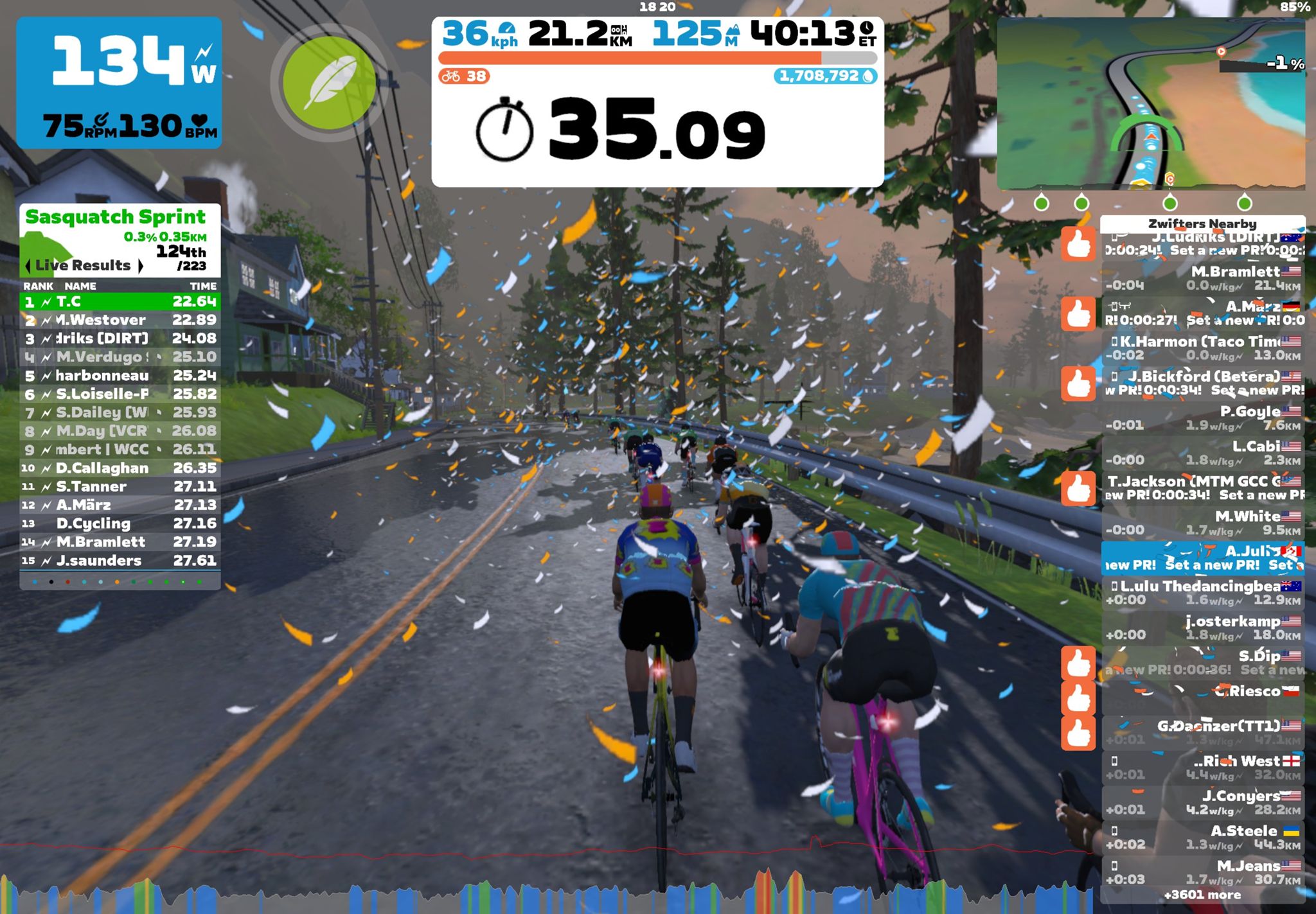Click the elevation mountain icon beside 125 M
Screen dimensions: 1316x914
[x=733, y=31]
